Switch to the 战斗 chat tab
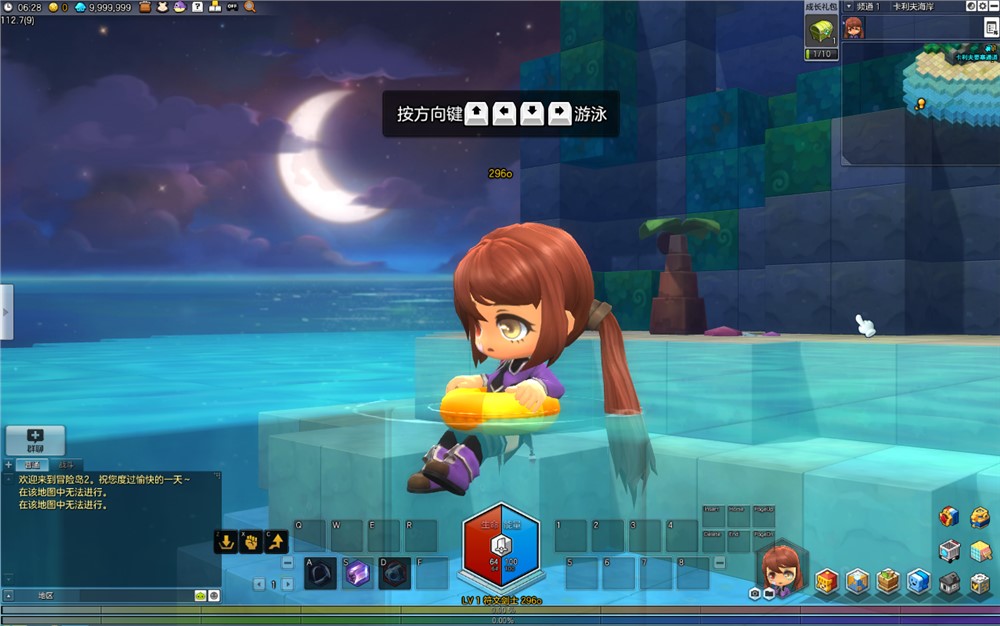The width and height of the screenshot is (1000, 626). click(x=66, y=465)
